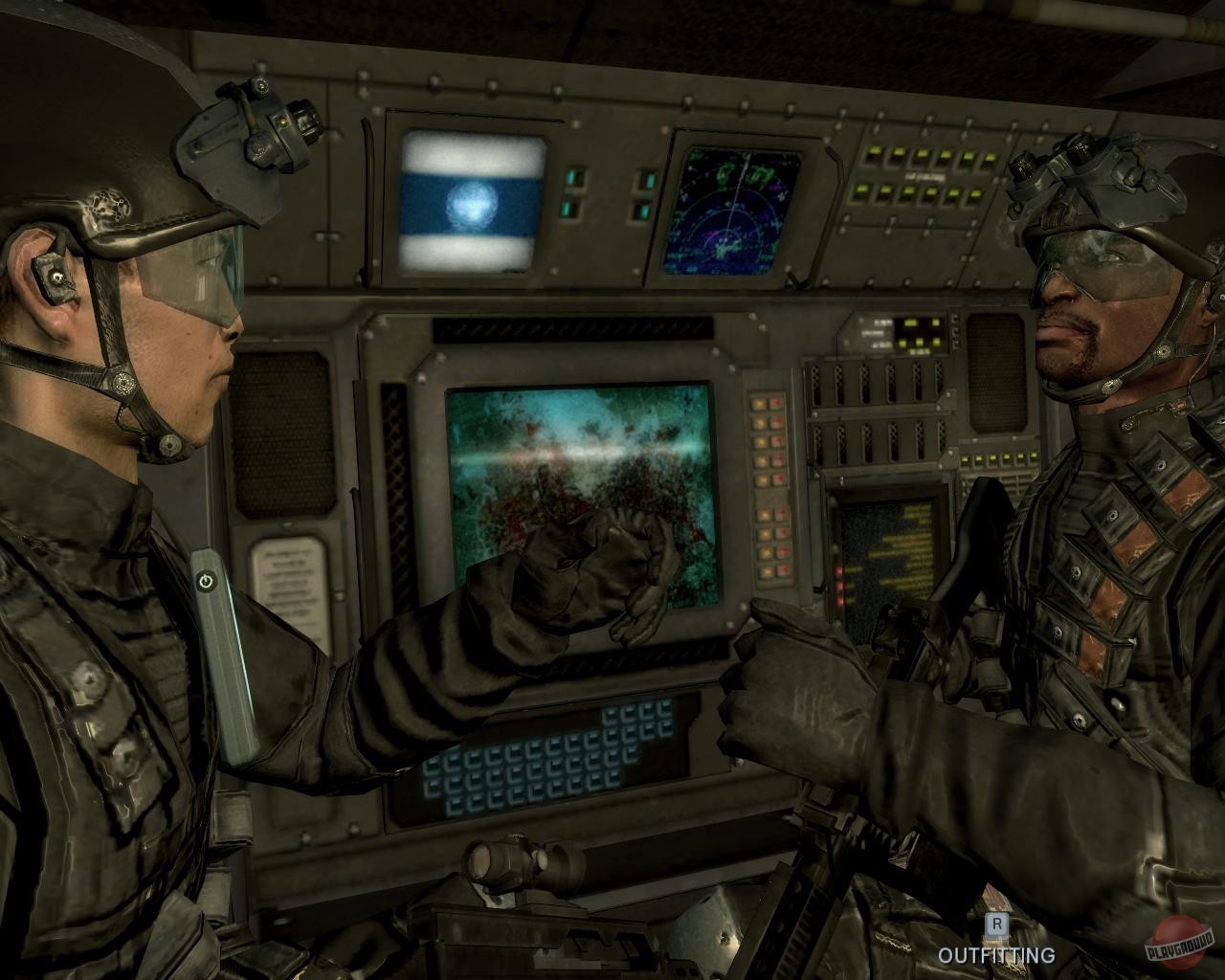
Task: Select the OUTFITTING menu option
Action: pos(998,953)
